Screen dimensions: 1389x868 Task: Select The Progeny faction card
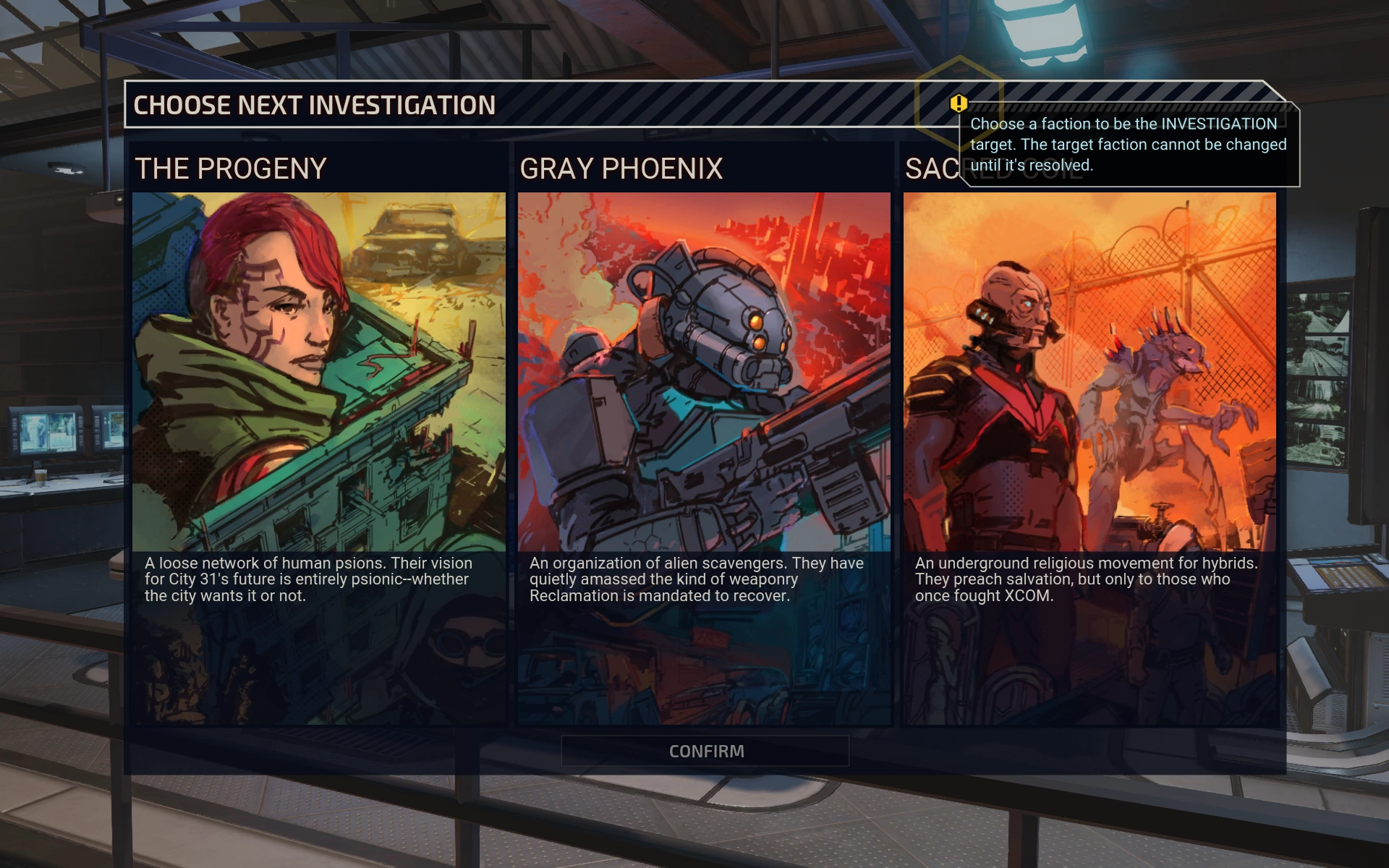pyautogui.click(x=318, y=434)
